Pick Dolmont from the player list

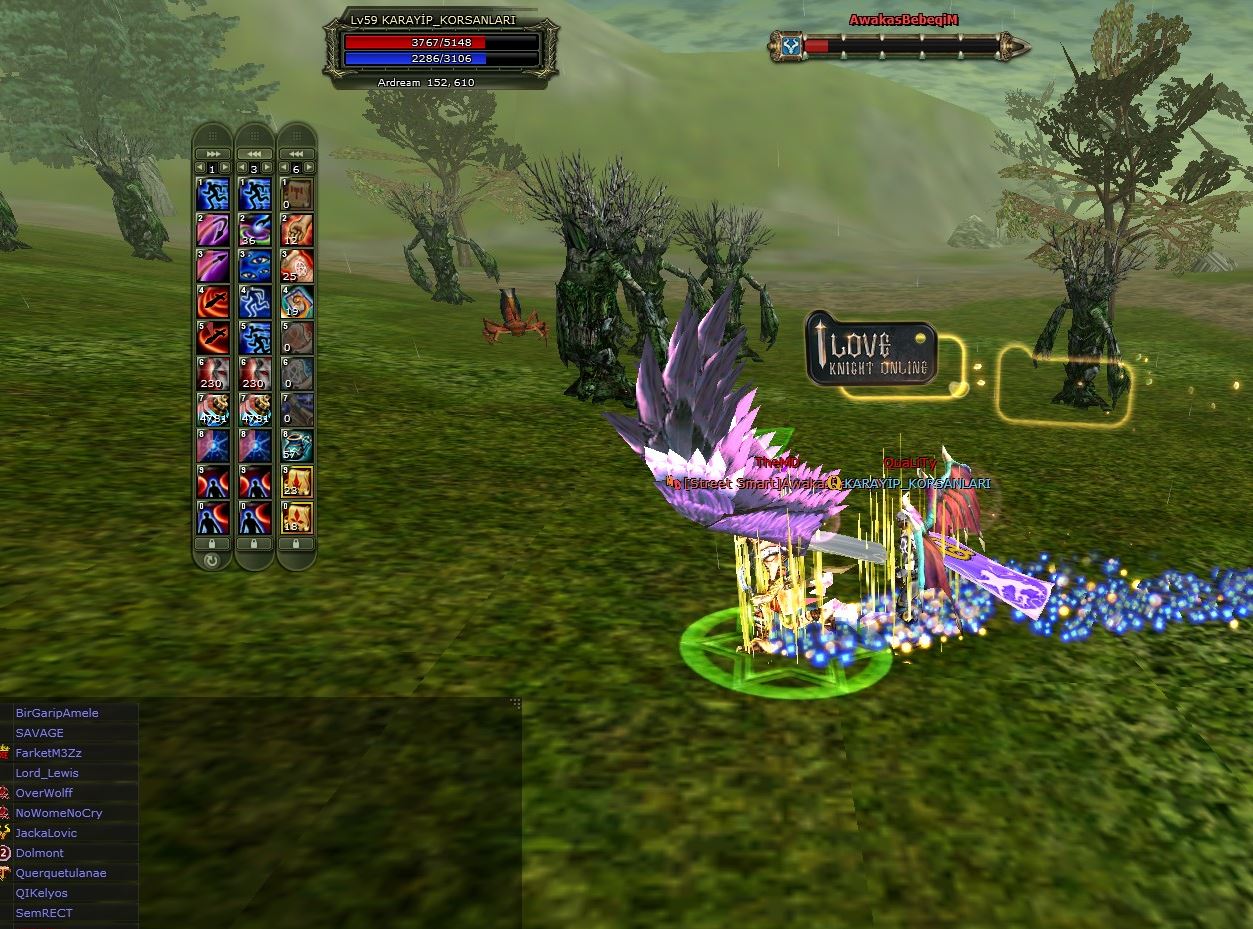click(40, 853)
